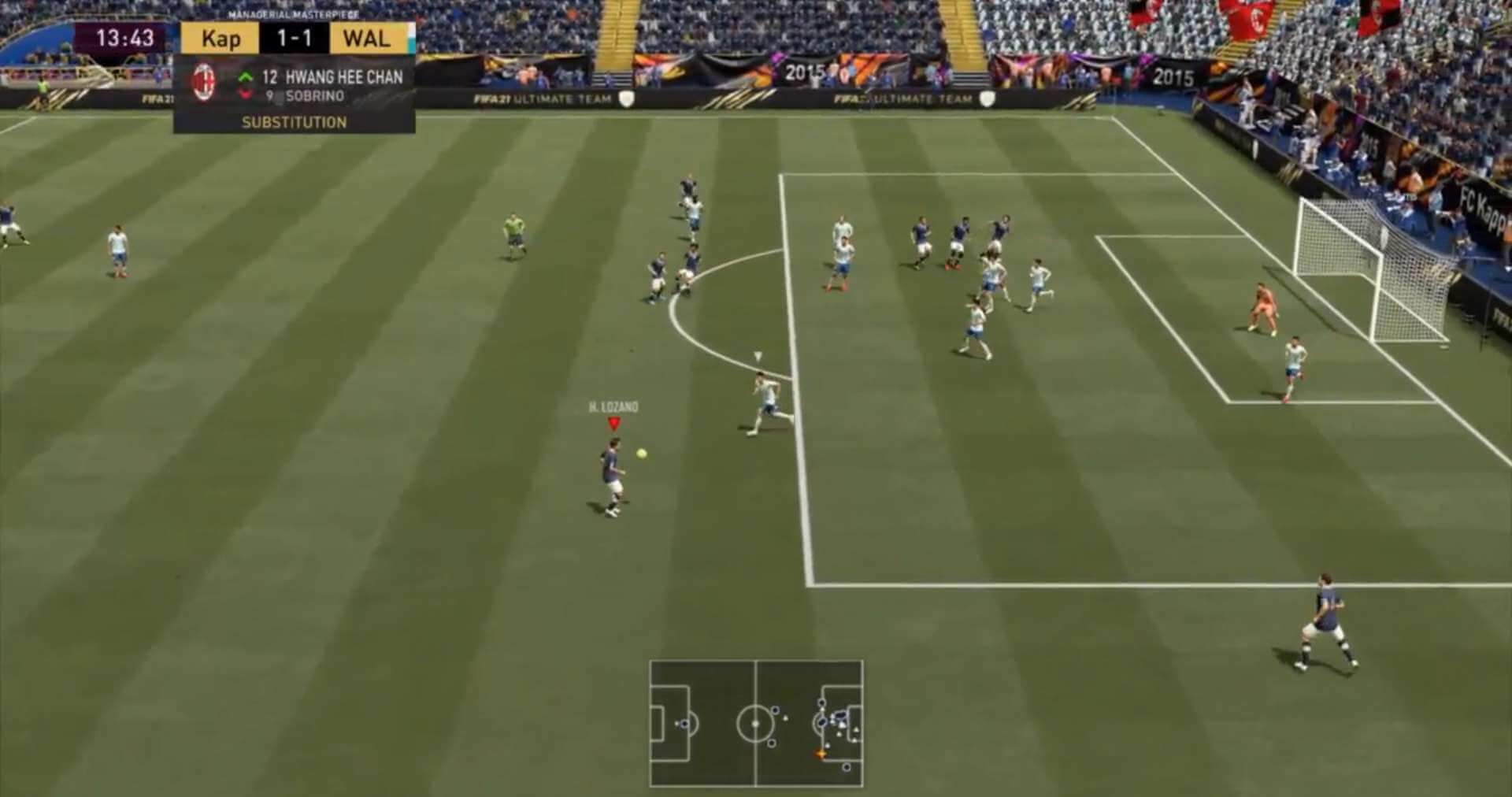
Task: Toggle the SUBSTITUTION banner display
Action: tap(293, 123)
